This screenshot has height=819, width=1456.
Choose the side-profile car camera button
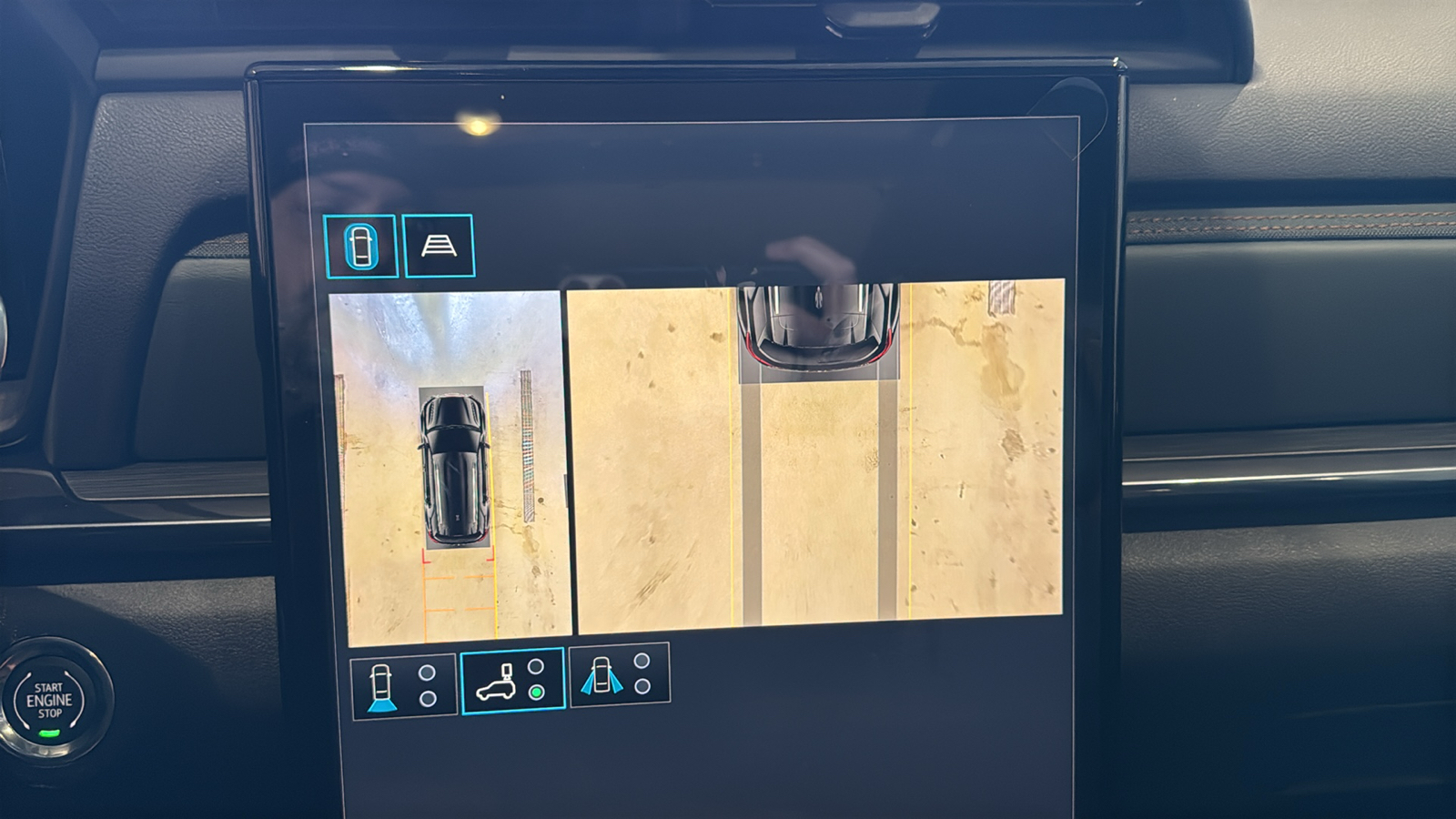click(512, 681)
